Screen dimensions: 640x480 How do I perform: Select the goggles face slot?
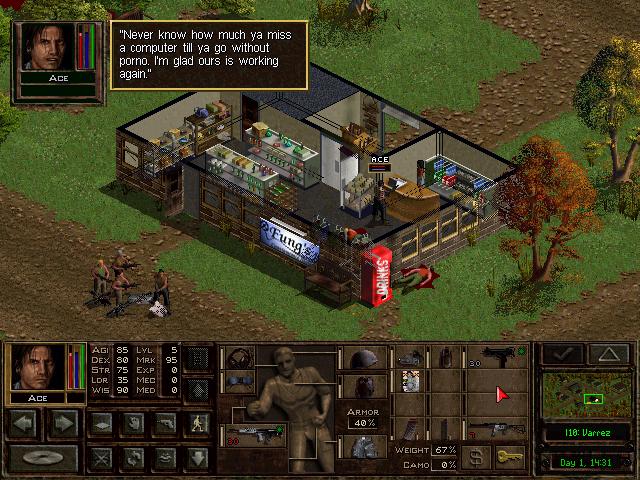point(238,384)
